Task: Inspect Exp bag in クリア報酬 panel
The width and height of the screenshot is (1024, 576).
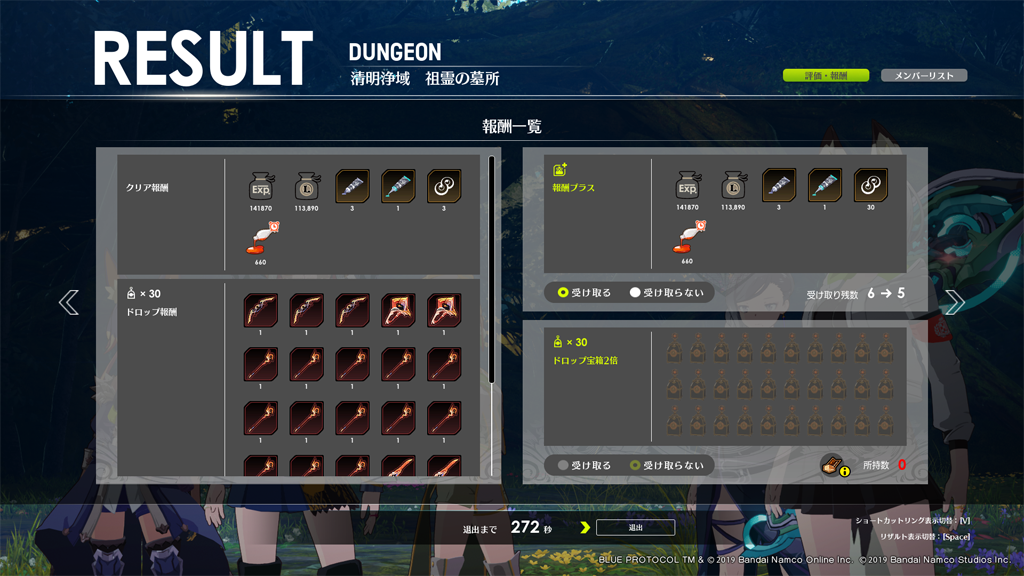Action: [x=261, y=186]
